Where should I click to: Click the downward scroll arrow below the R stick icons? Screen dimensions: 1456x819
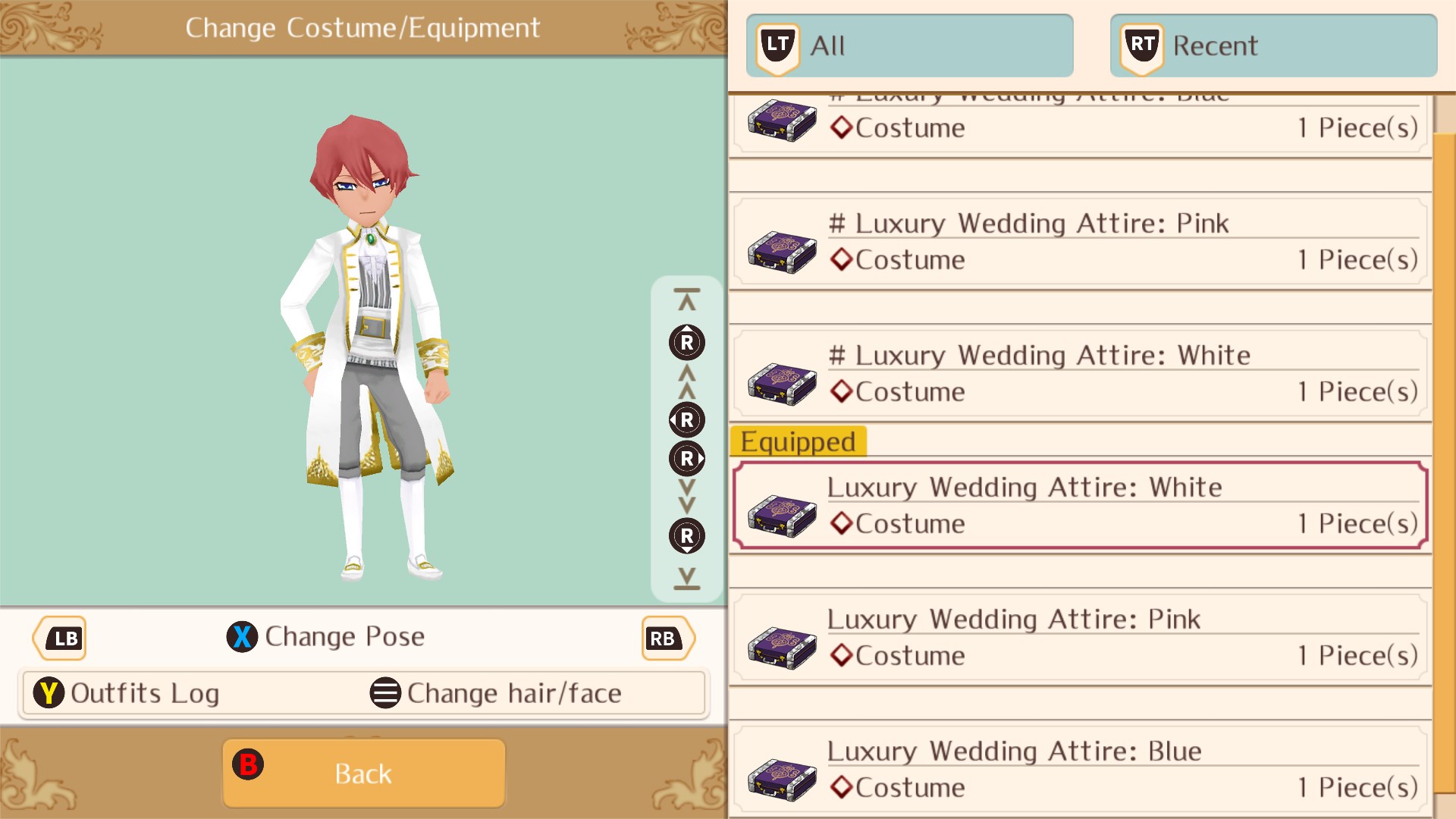[x=686, y=579]
